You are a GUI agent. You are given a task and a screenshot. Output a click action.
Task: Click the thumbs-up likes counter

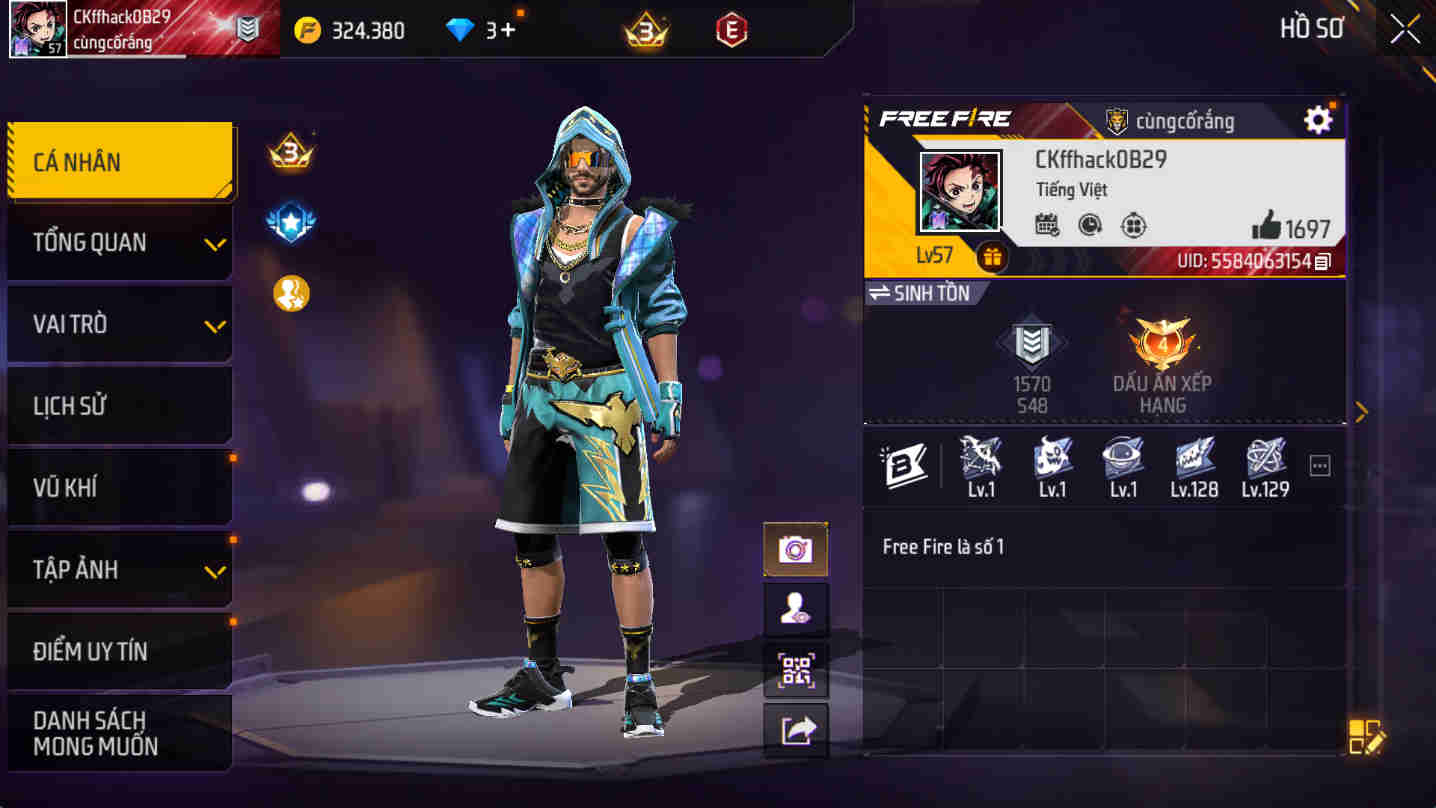(x=1269, y=226)
